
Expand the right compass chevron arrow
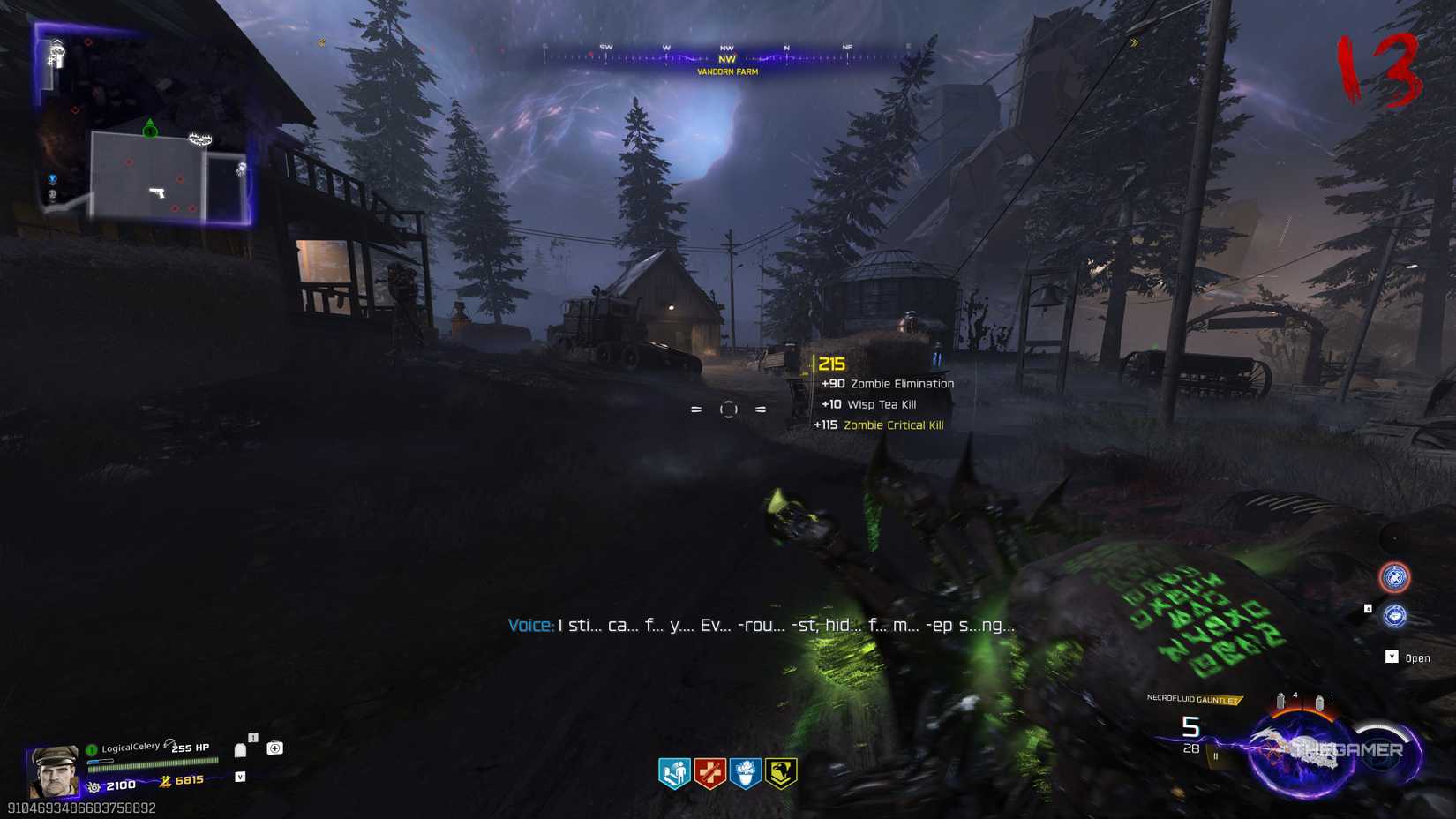[1134, 41]
